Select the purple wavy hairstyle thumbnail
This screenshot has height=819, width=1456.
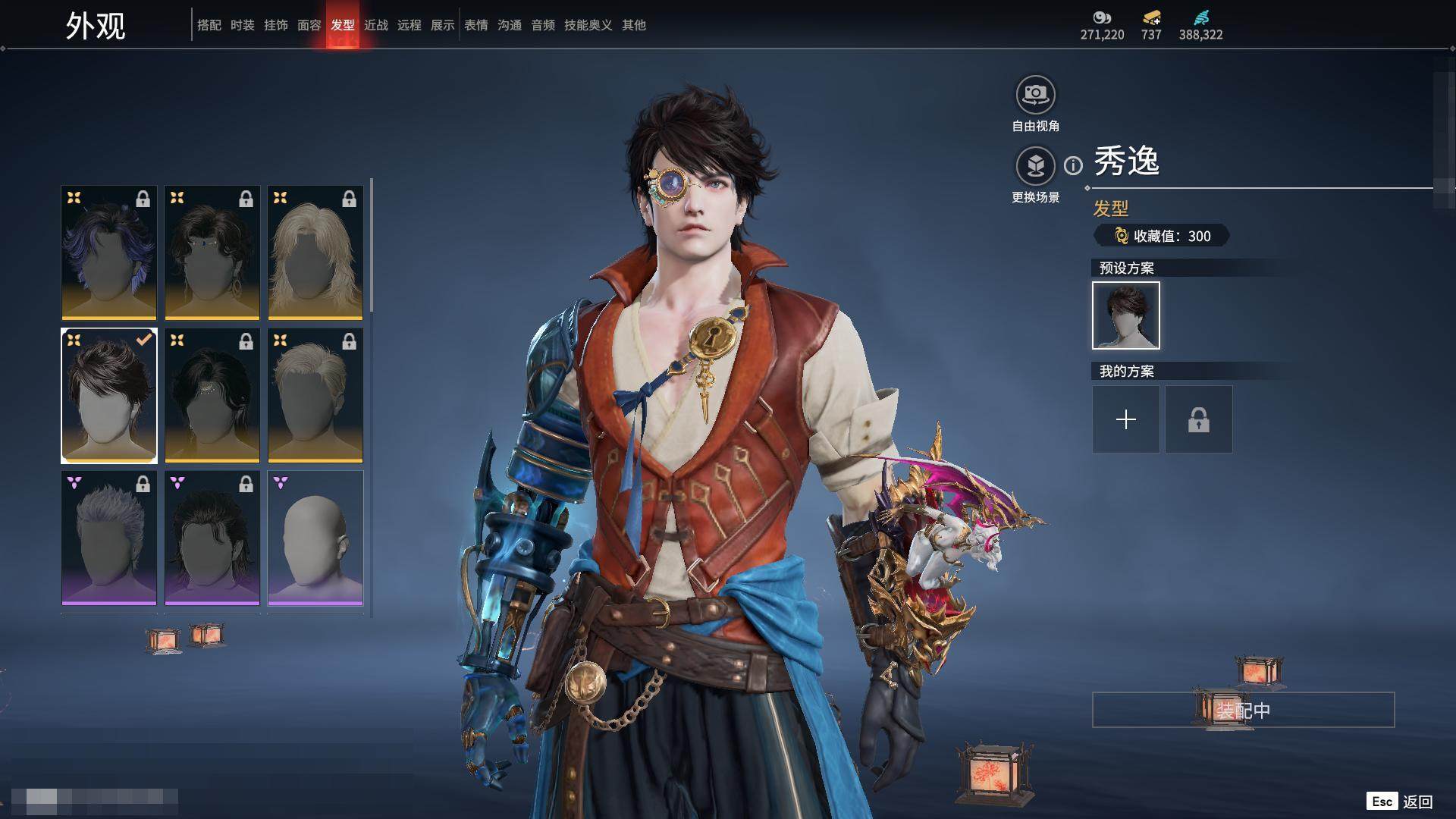click(109, 253)
